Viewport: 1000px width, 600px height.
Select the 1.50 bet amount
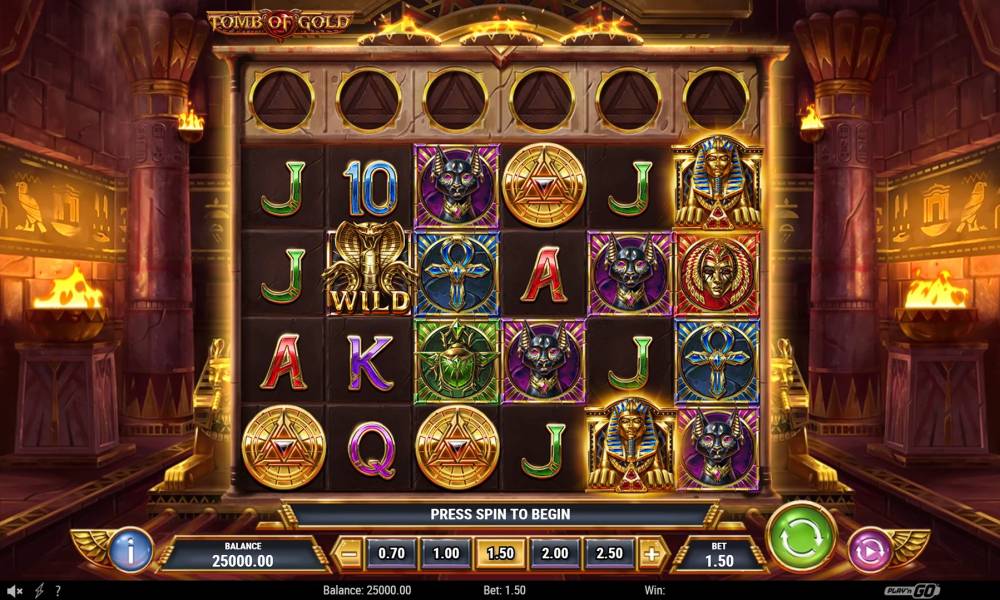pyautogui.click(x=499, y=553)
